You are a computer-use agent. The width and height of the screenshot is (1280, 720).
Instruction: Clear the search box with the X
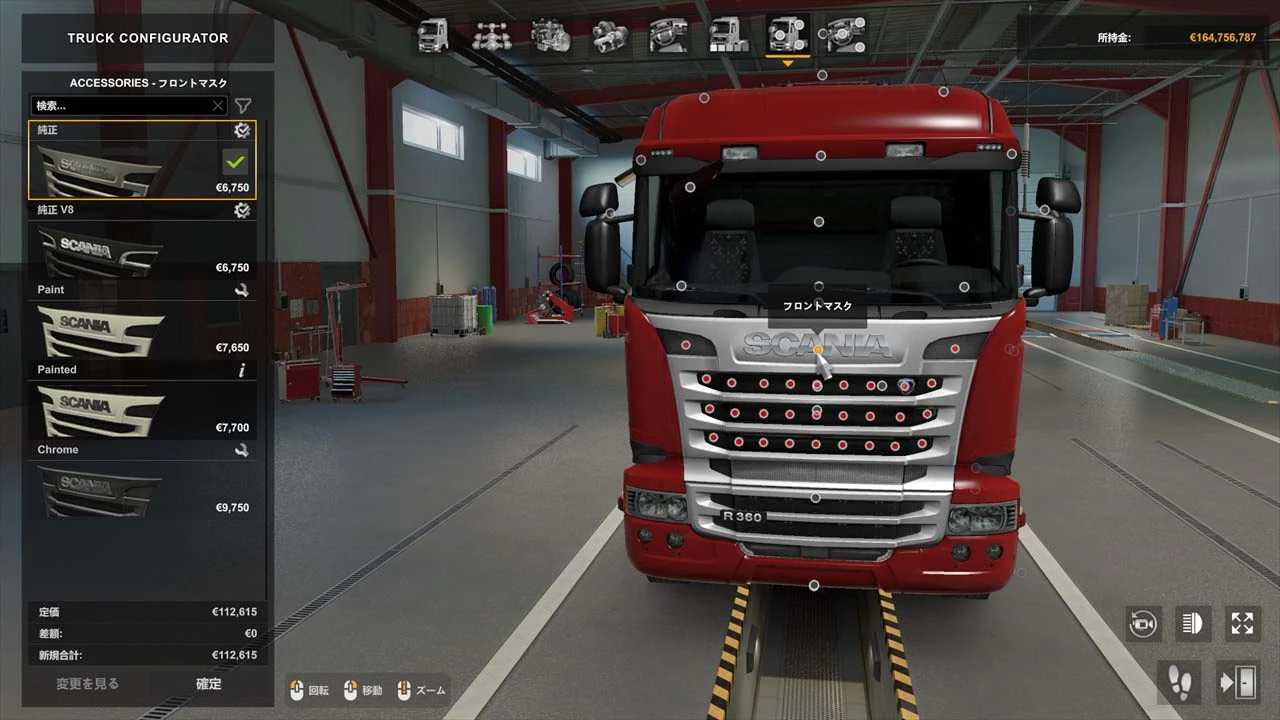pyautogui.click(x=218, y=105)
